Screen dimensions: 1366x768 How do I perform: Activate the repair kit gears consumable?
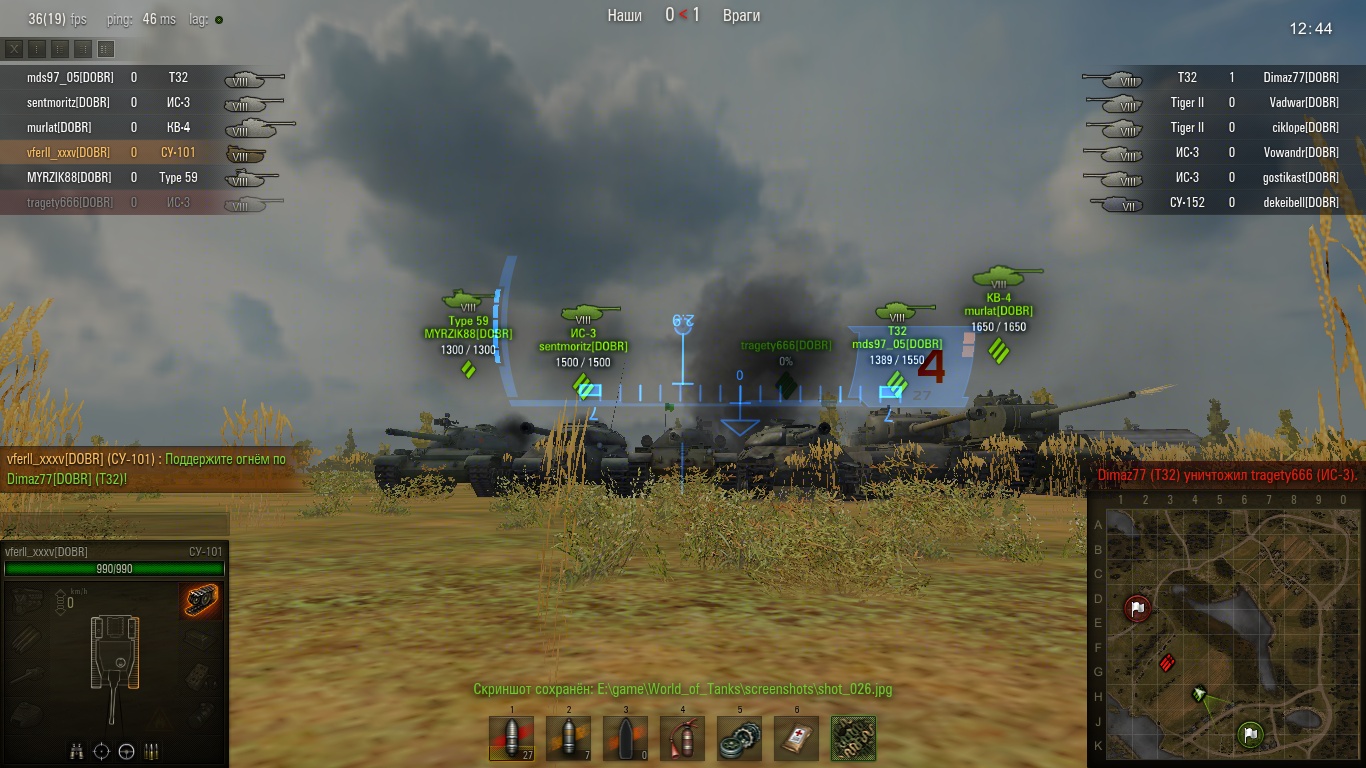(739, 738)
